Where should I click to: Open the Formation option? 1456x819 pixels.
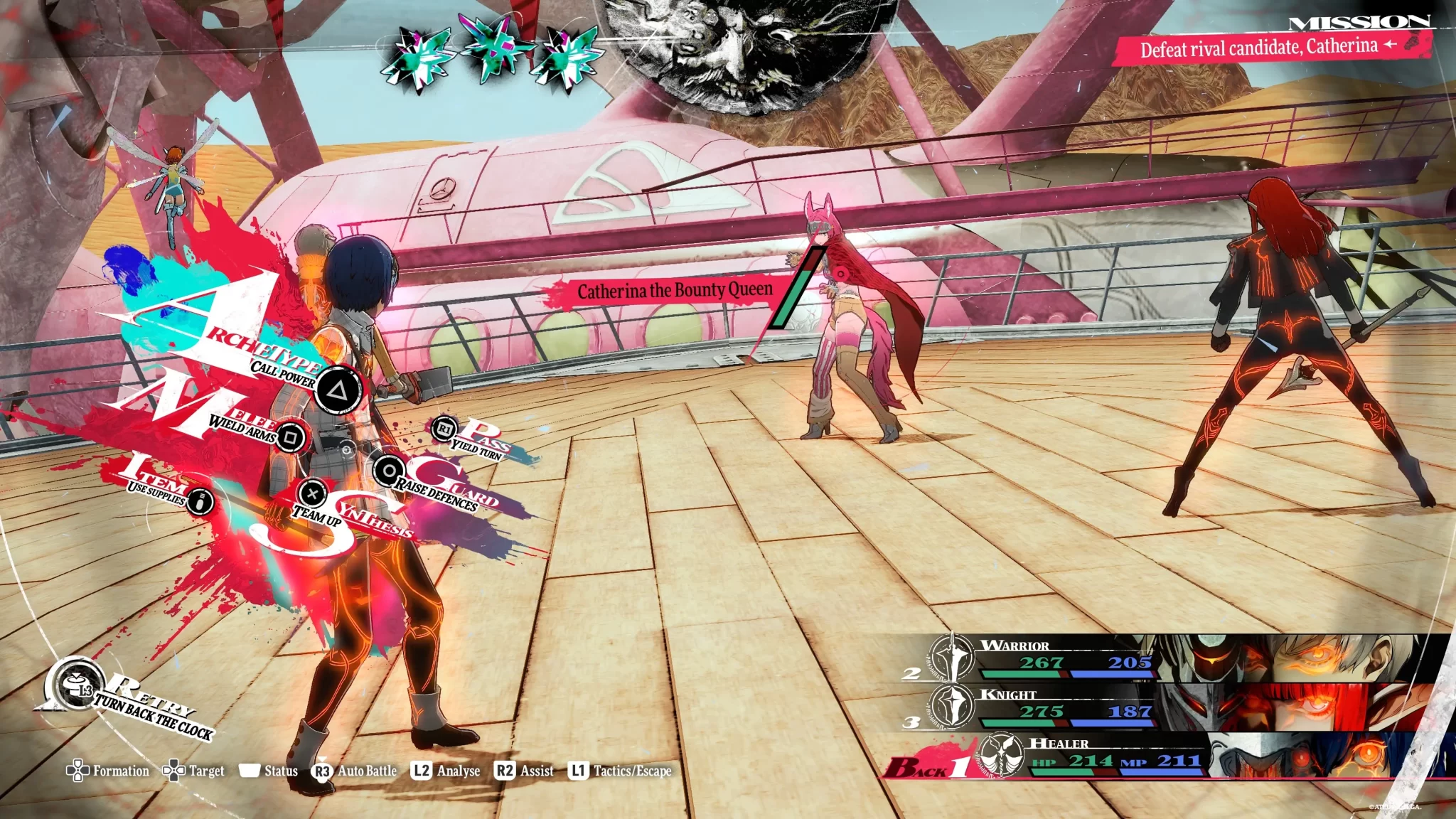[x=108, y=771]
